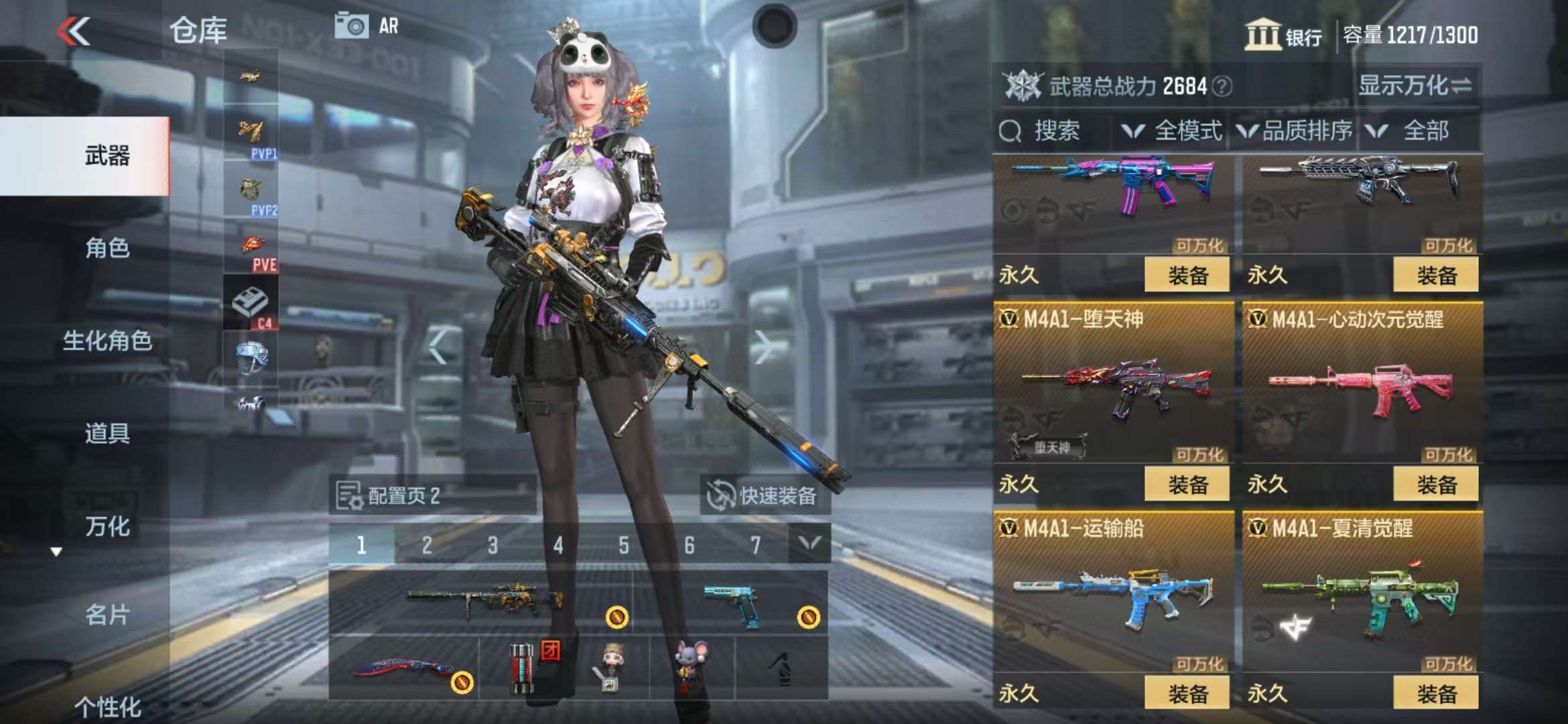This screenshot has width=1568, height=724.
Task: Equip the M4A1-心动次元觉醒 rifle
Action: pos(1435,484)
